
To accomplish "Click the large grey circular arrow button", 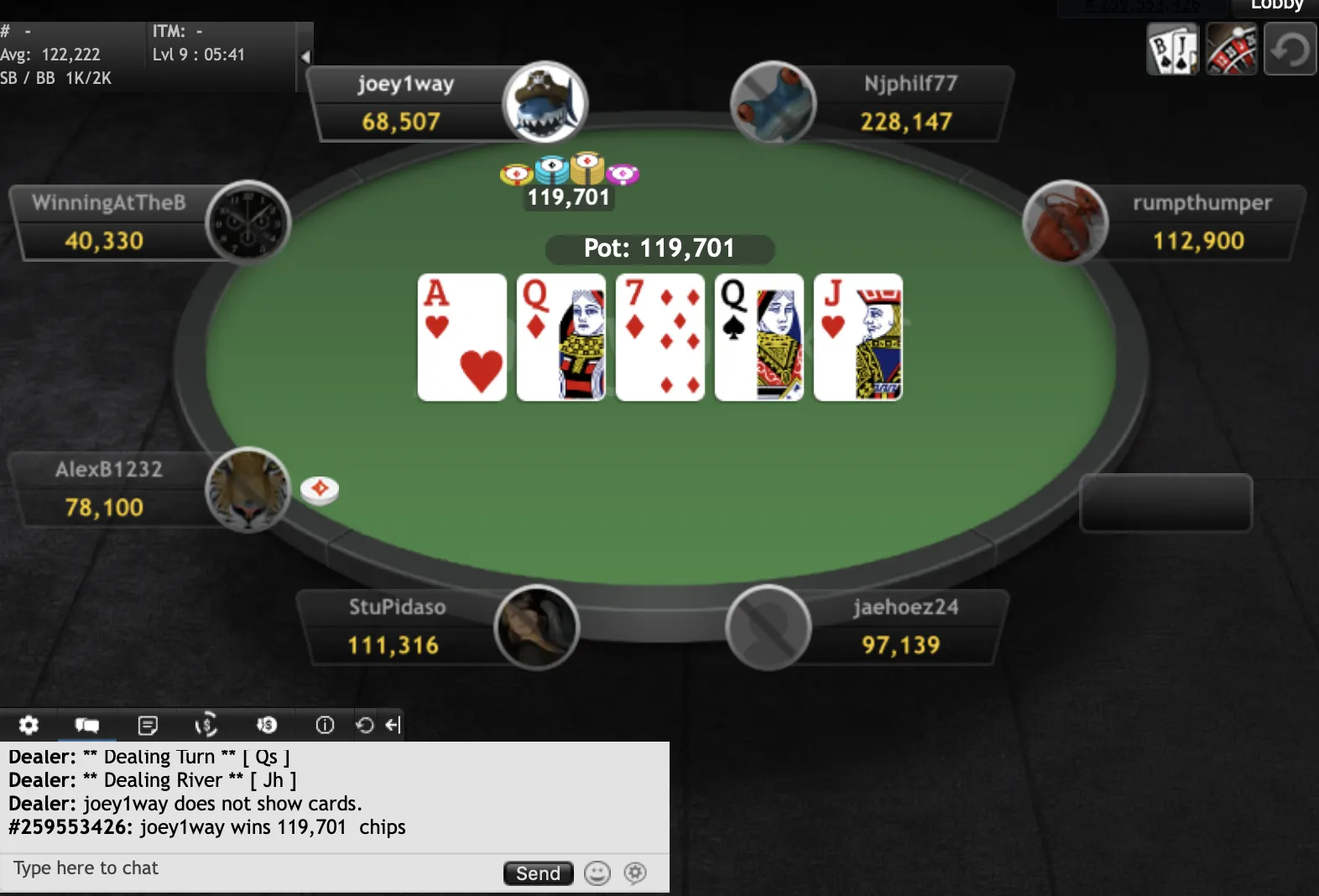I will point(1290,49).
